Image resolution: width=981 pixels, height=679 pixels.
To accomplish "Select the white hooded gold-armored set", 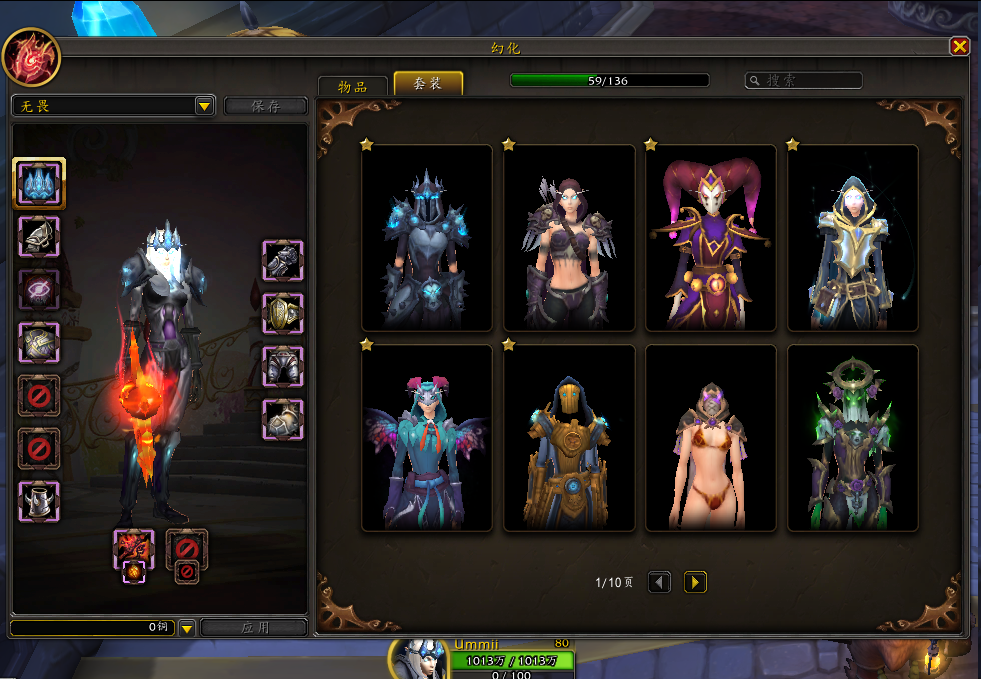I will 853,238.
